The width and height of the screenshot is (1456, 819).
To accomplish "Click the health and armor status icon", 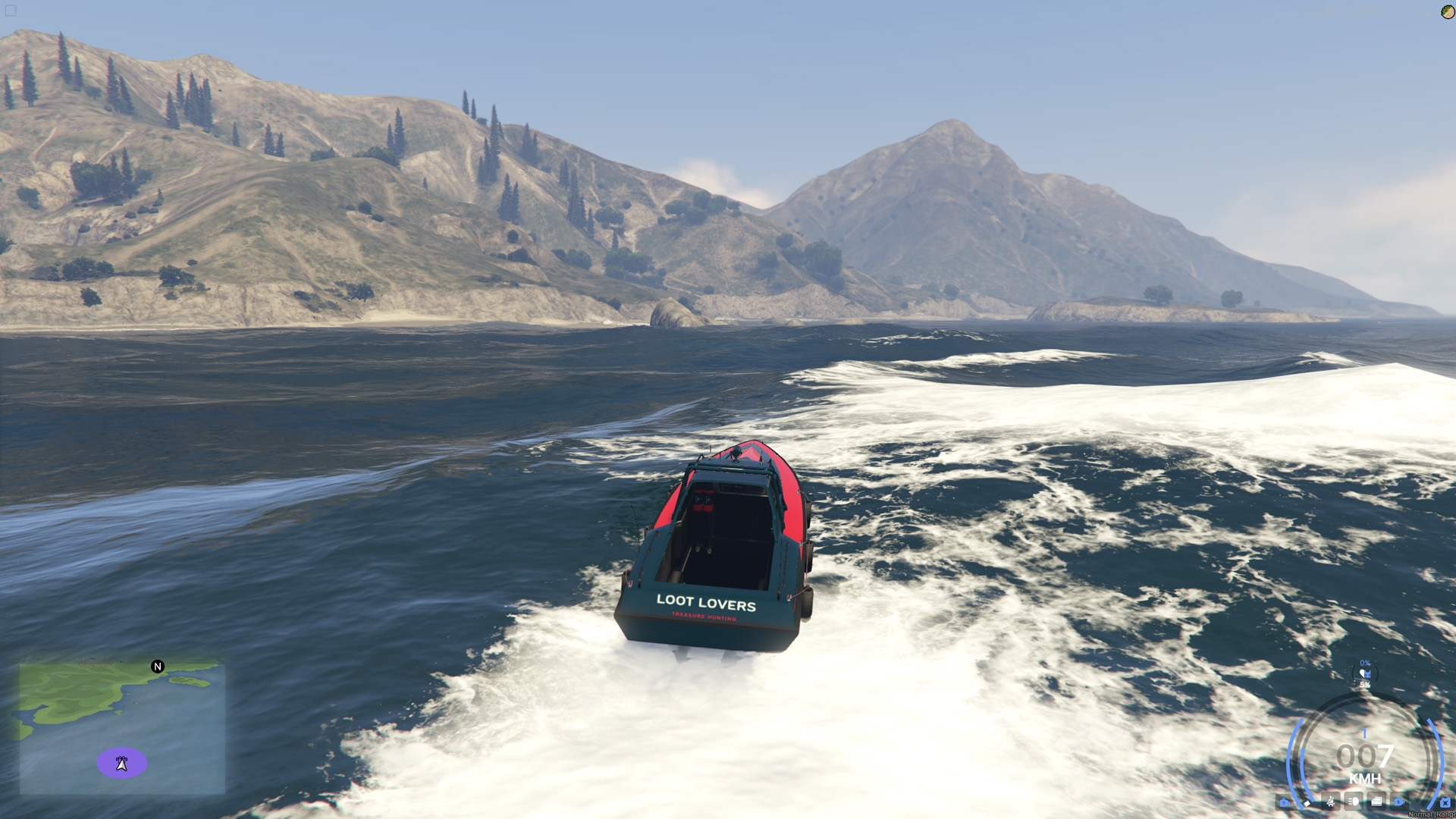I will click(1365, 673).
